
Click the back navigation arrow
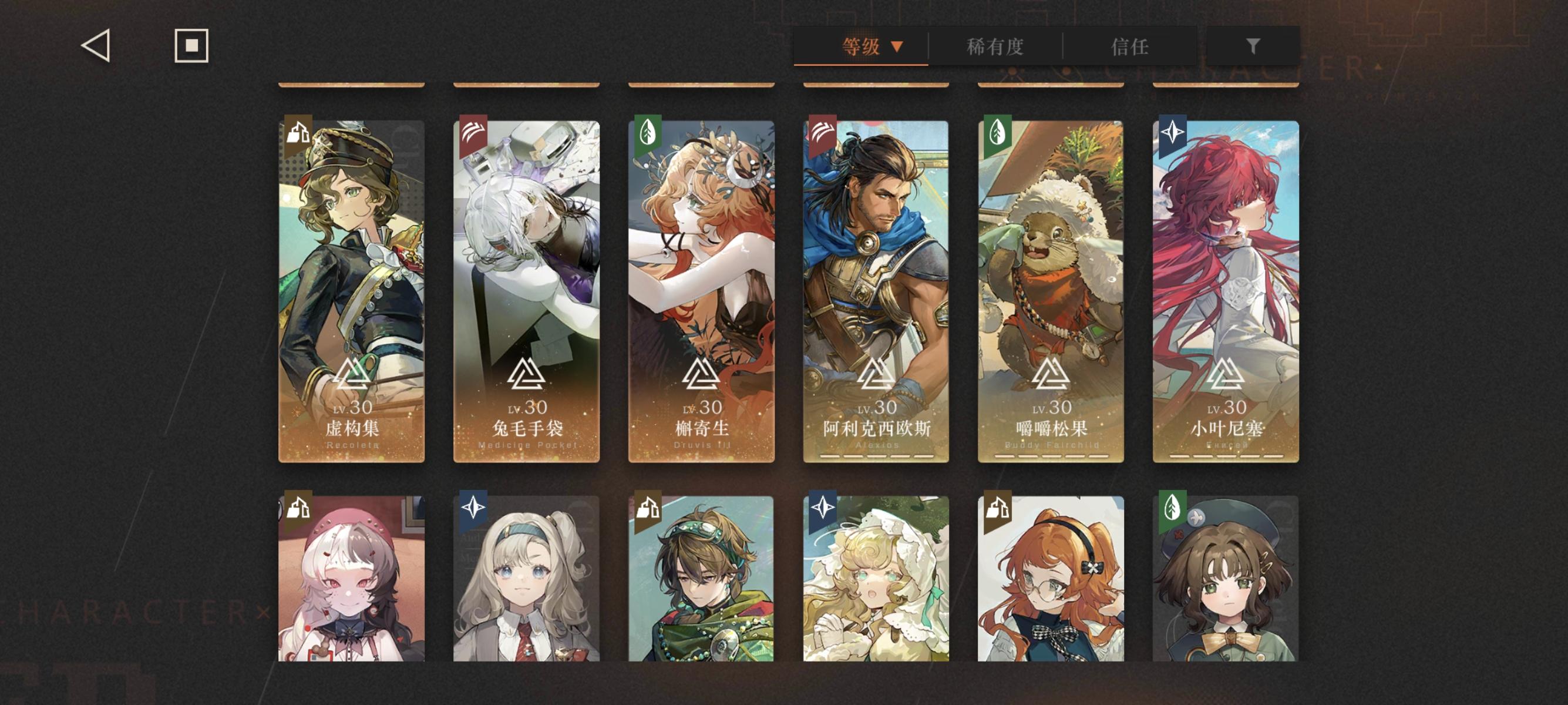(x=96, y=46)
